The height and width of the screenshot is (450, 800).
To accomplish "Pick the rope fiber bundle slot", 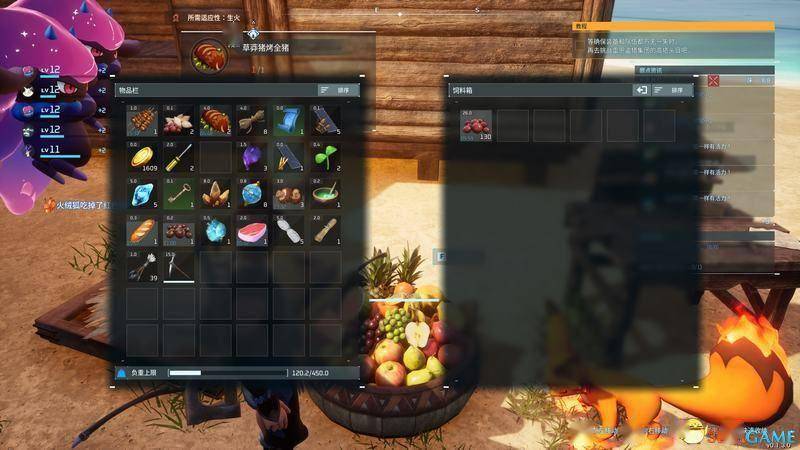I will [x=251, y=121].
